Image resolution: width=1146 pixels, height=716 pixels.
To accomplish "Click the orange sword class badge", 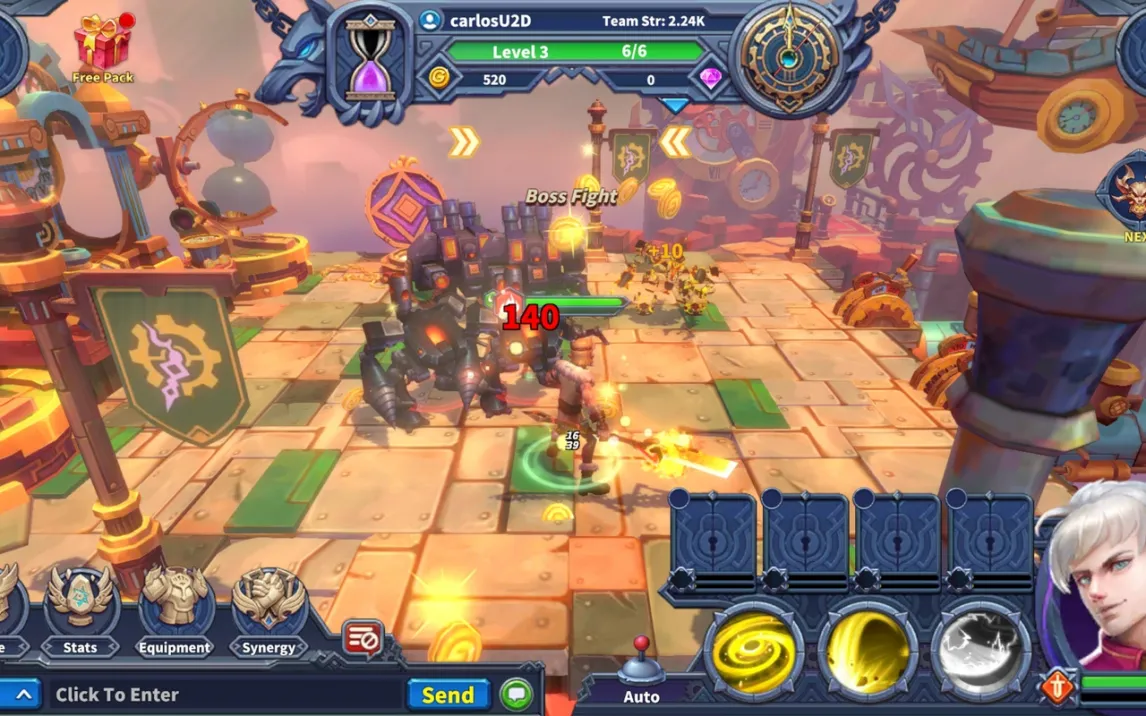I will (1057, 687).
